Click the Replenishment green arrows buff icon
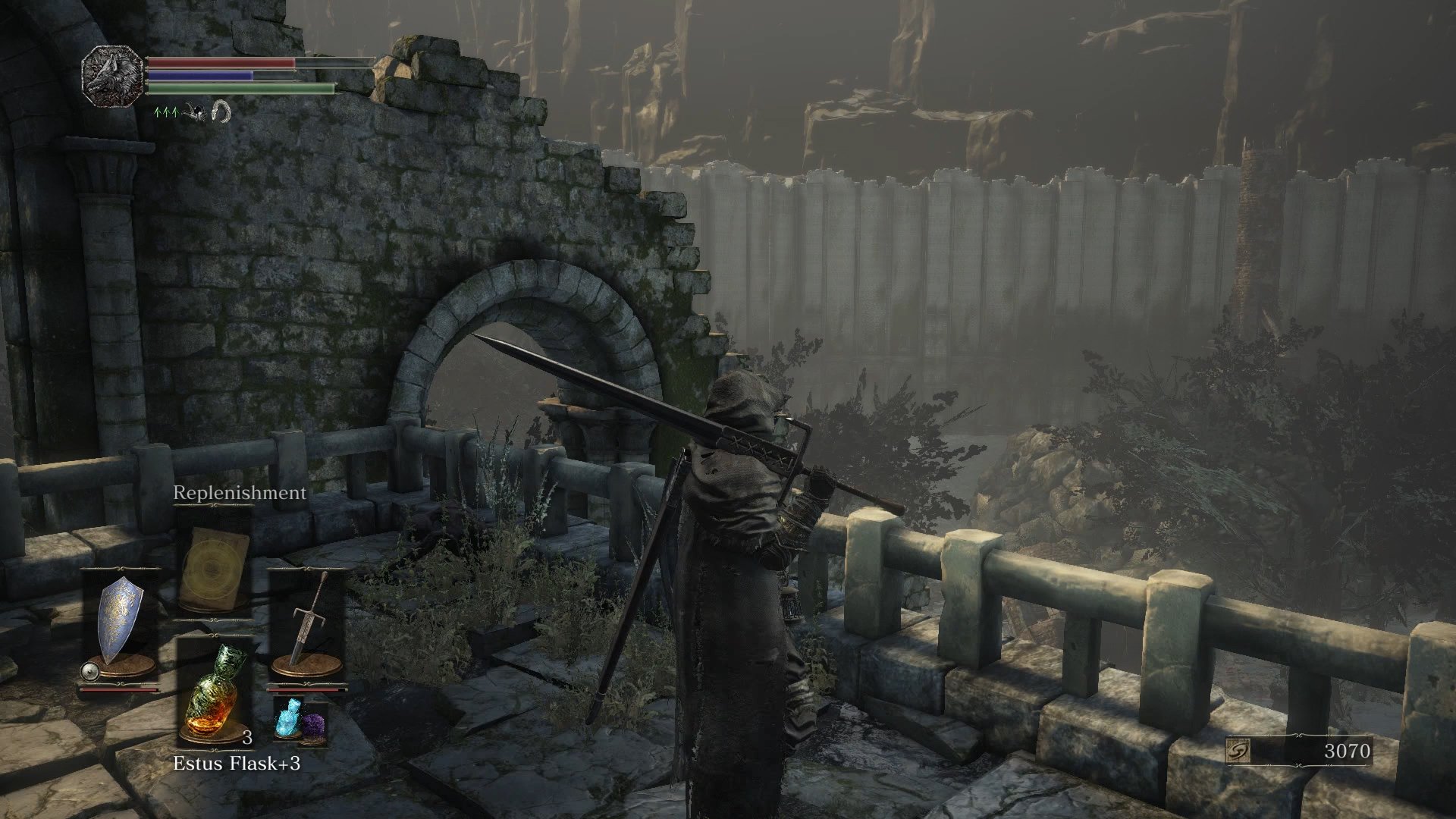Screen dimensions: 1456x819 [x=166, y=112]
